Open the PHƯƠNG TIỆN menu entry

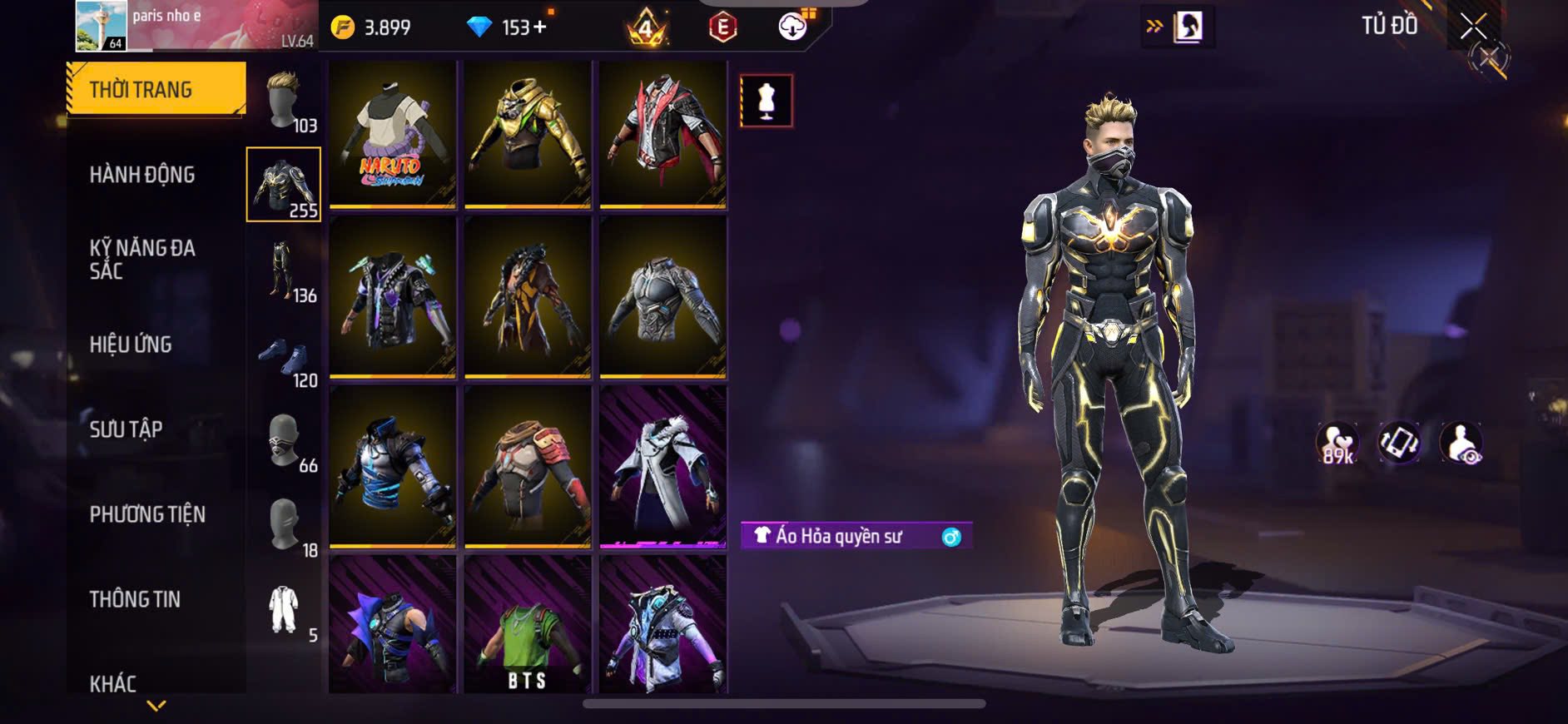(x=147, y=514)
